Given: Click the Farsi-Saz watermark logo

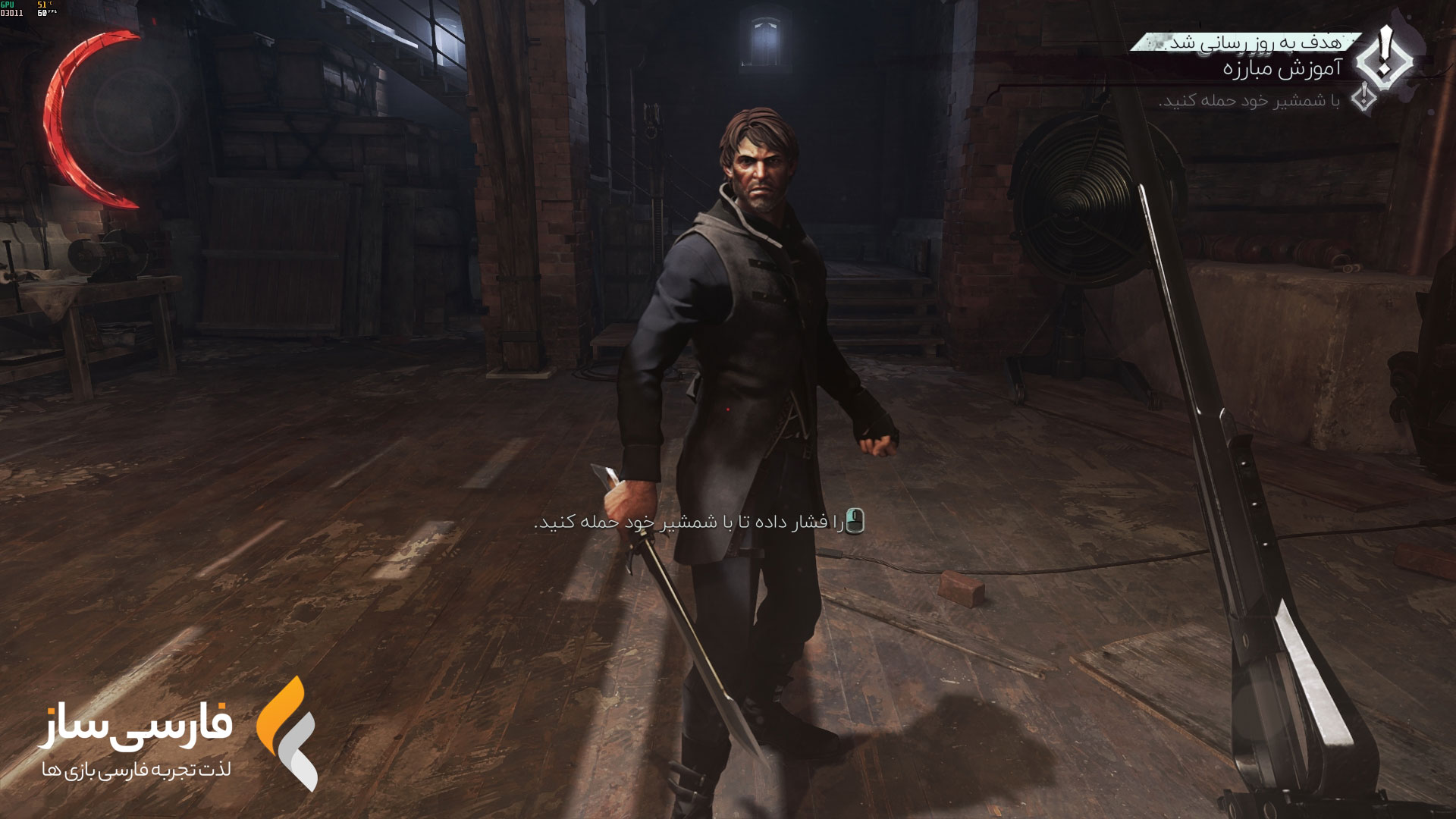Looking at the screenshot, I should point(287,733).
